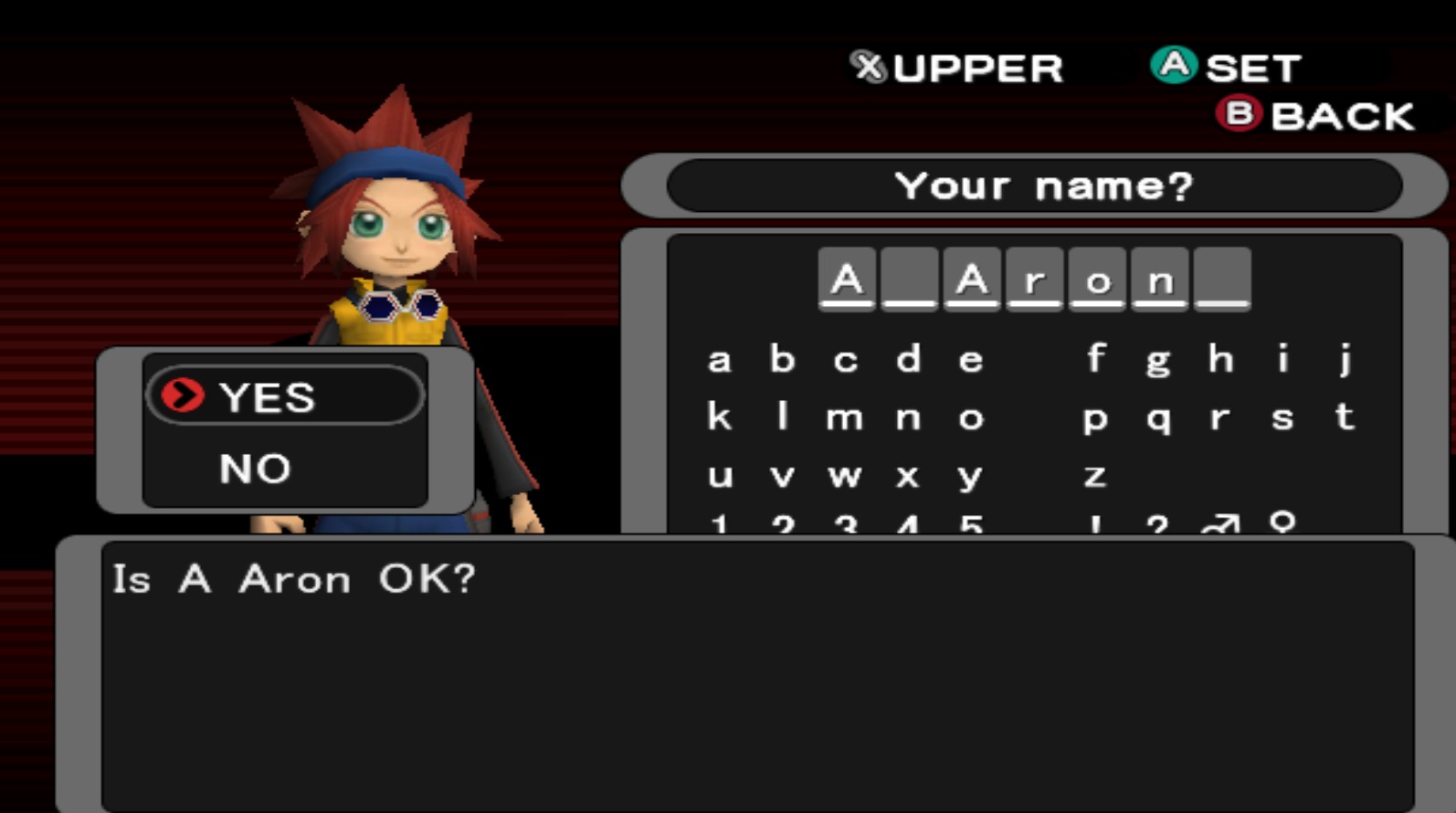Viewport: 1456px width, 813px height.
Task: Select the letter w key
Action: pos(845,475)
